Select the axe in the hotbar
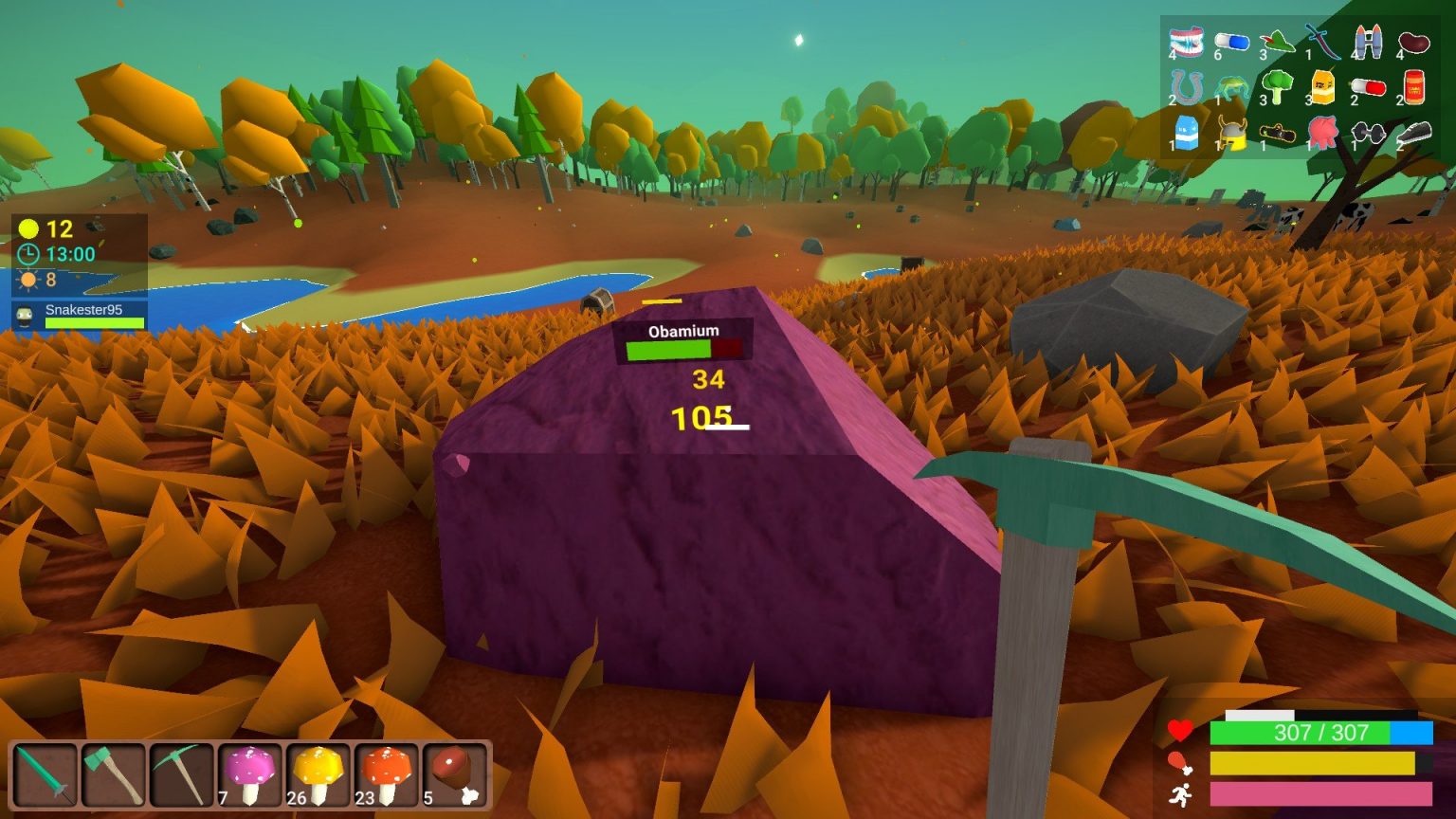This screenshot has height=819, width=1456. 112,775
